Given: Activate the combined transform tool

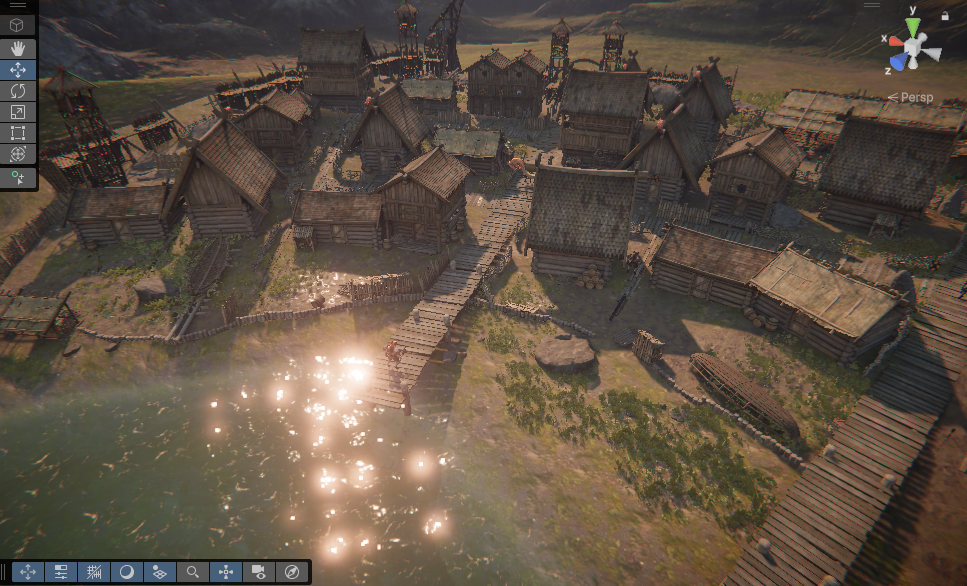Looking at the screenshot, I should pyautogui.click(x=18, y=154).
